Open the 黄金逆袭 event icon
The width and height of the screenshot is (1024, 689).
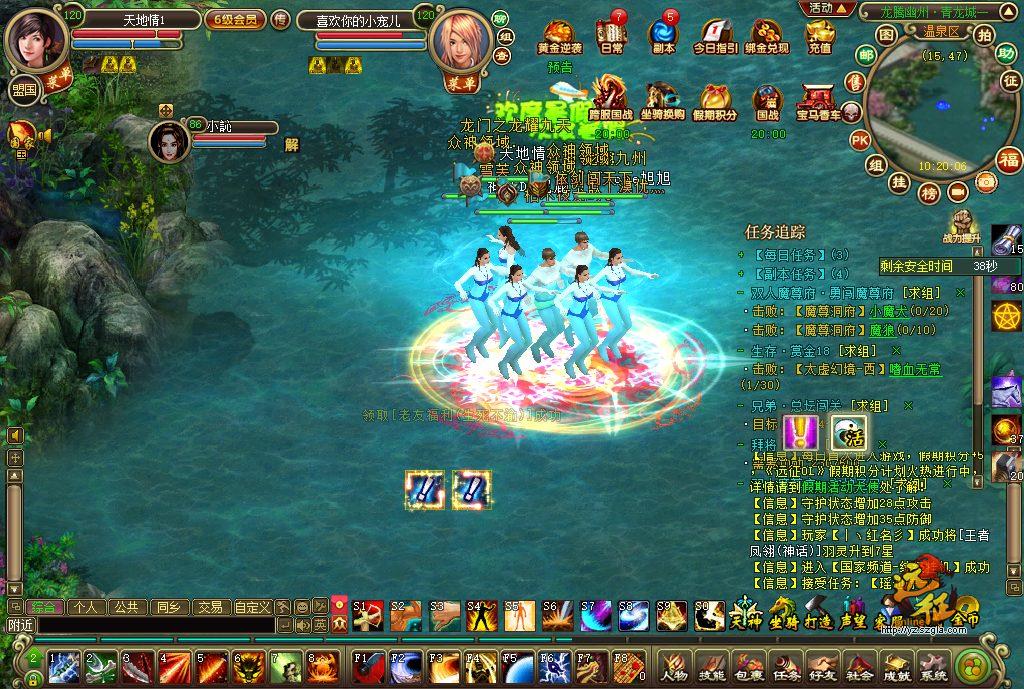pos(559,35)
